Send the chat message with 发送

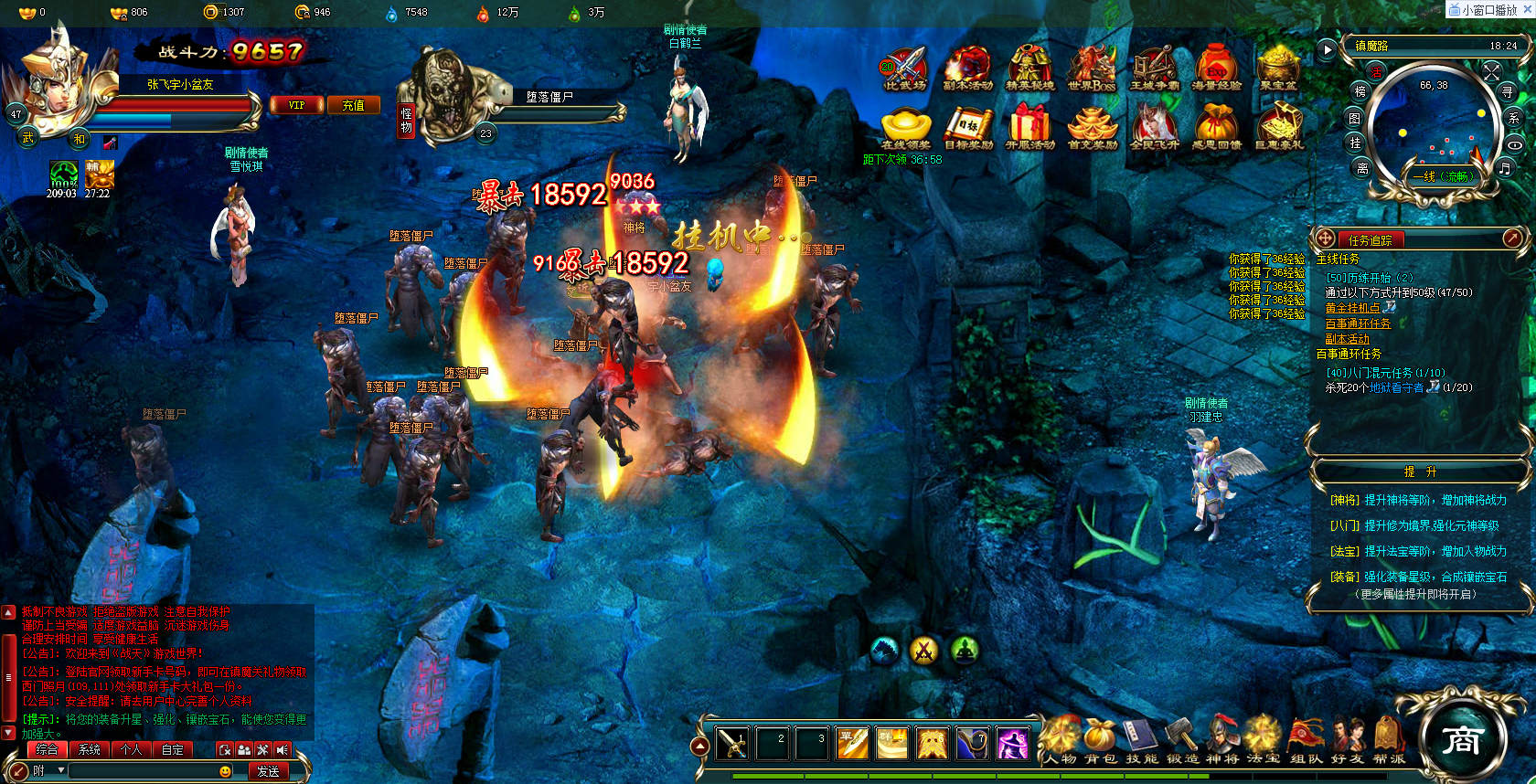268,771
